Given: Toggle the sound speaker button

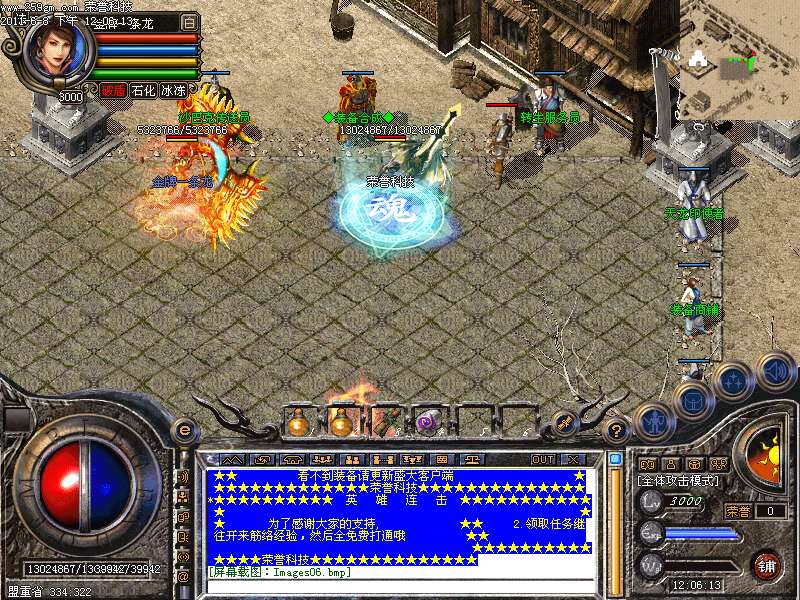Looking at the screenshot, I should click(774, 369).
